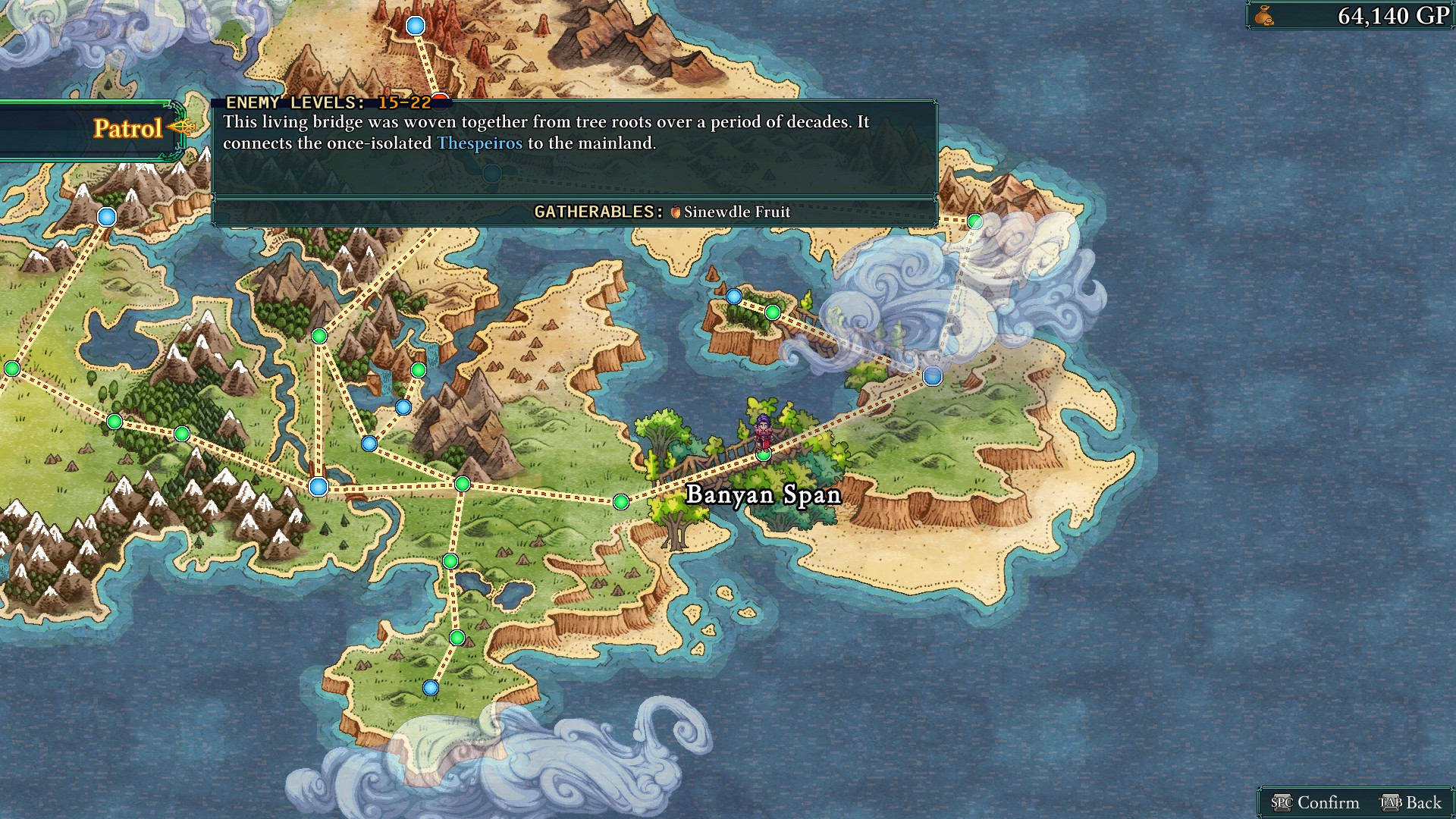
Task: Select the Patrol menu entry
Action: [x=127, y=129]
